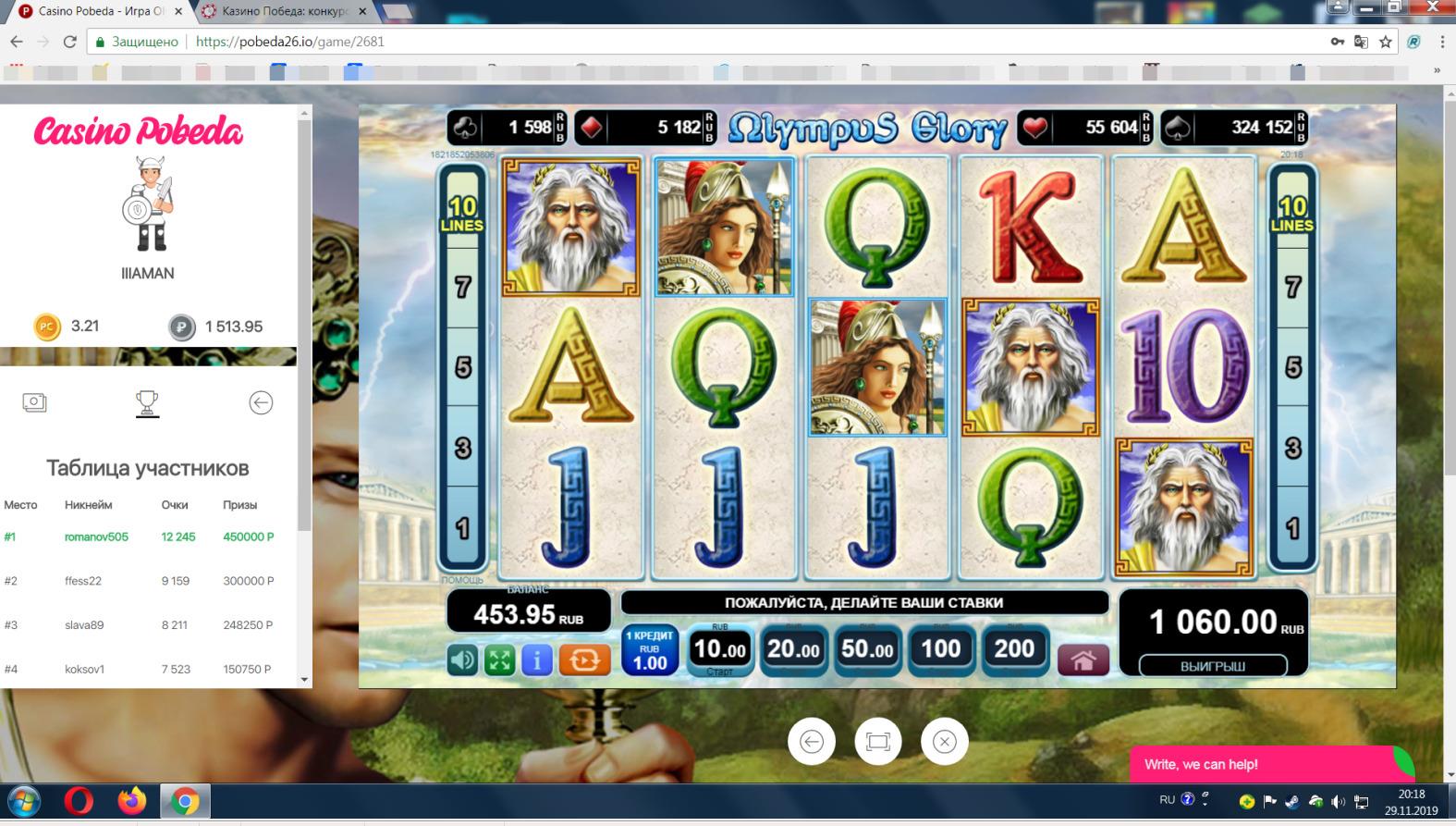Place a 10.00 bet to spin
The image size is (1456, 826).
[719, 649]
